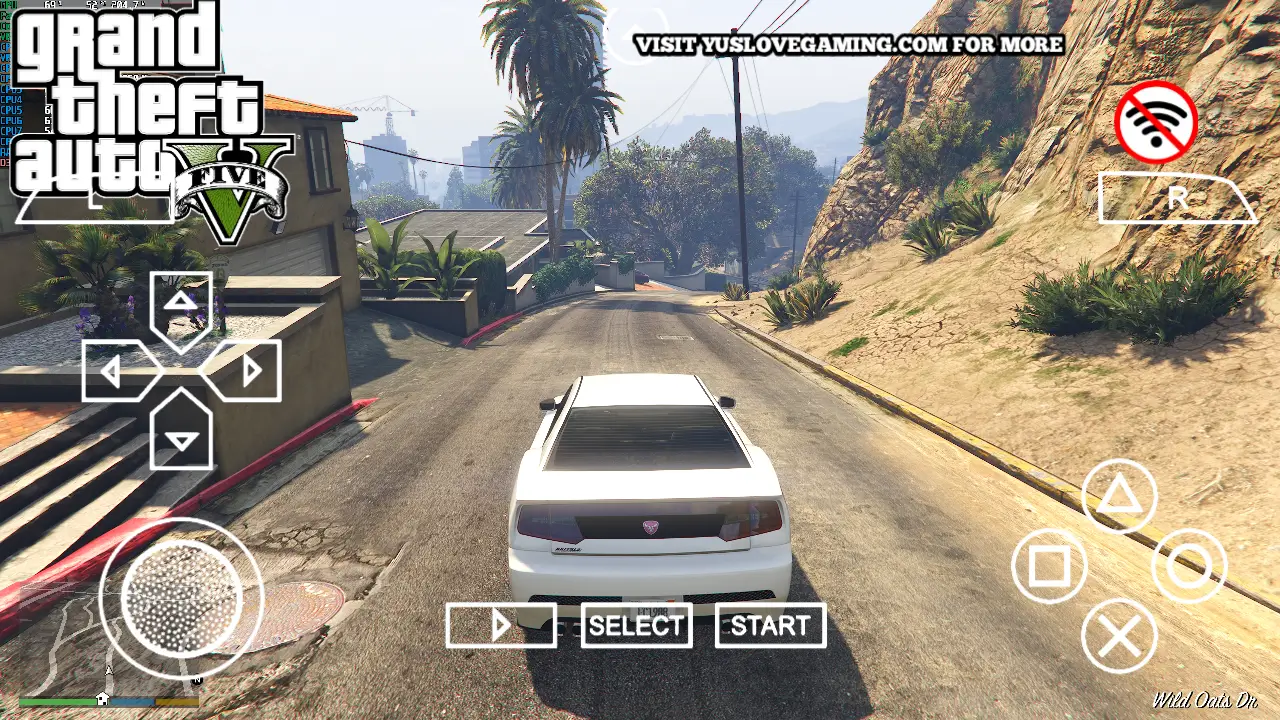Tap the circle action button

[1189, 567]
